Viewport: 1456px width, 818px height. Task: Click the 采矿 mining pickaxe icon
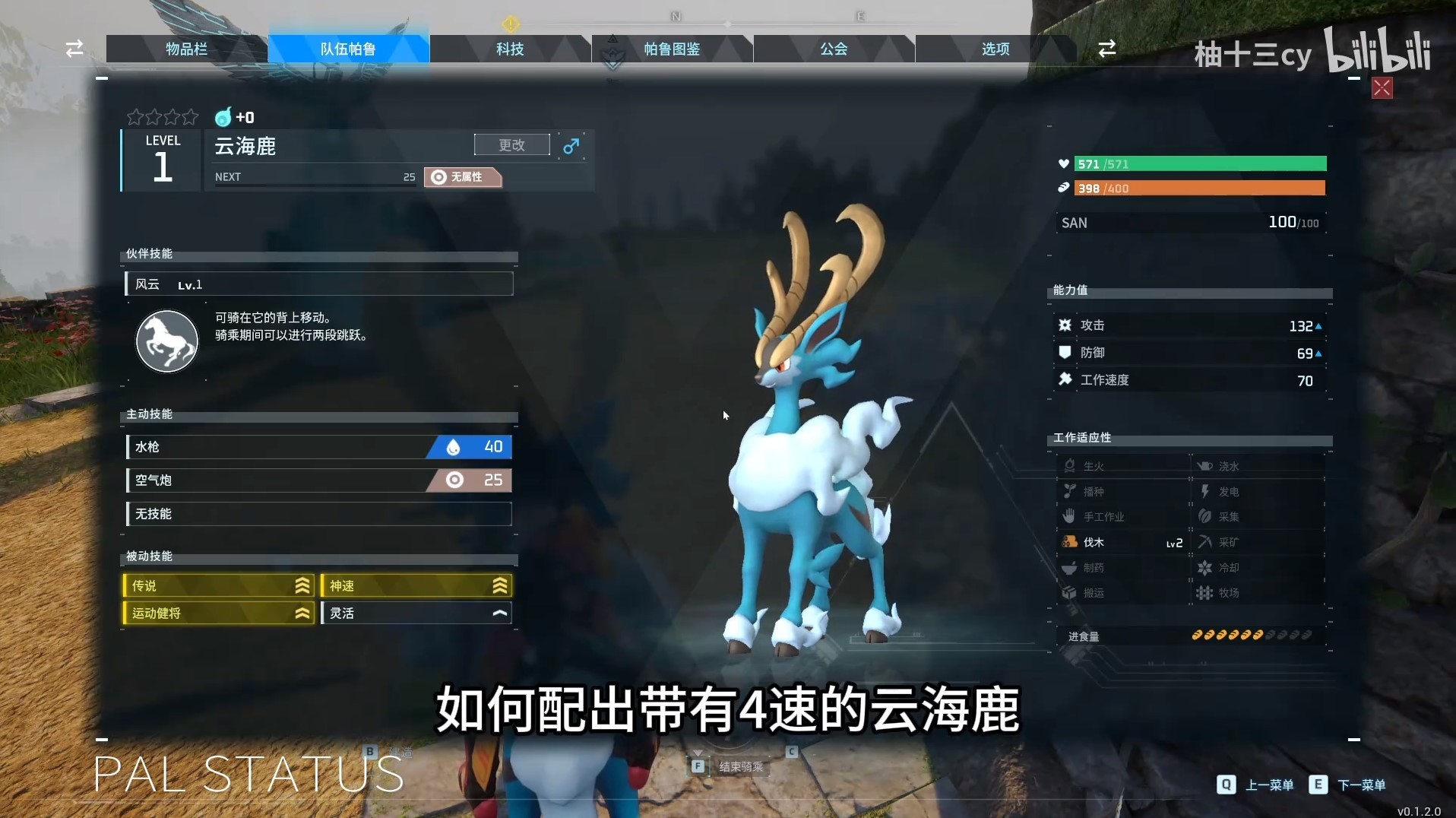(1204, 542)
